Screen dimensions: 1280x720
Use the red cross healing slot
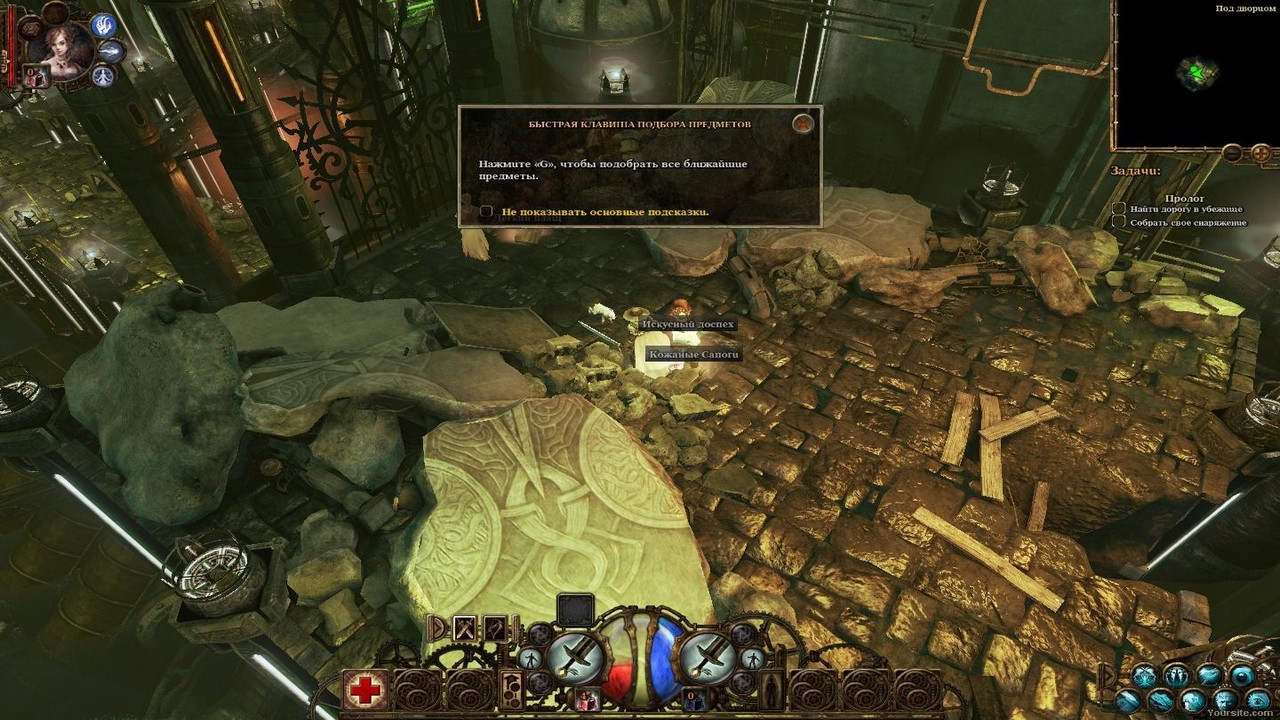tap(366, 689)
